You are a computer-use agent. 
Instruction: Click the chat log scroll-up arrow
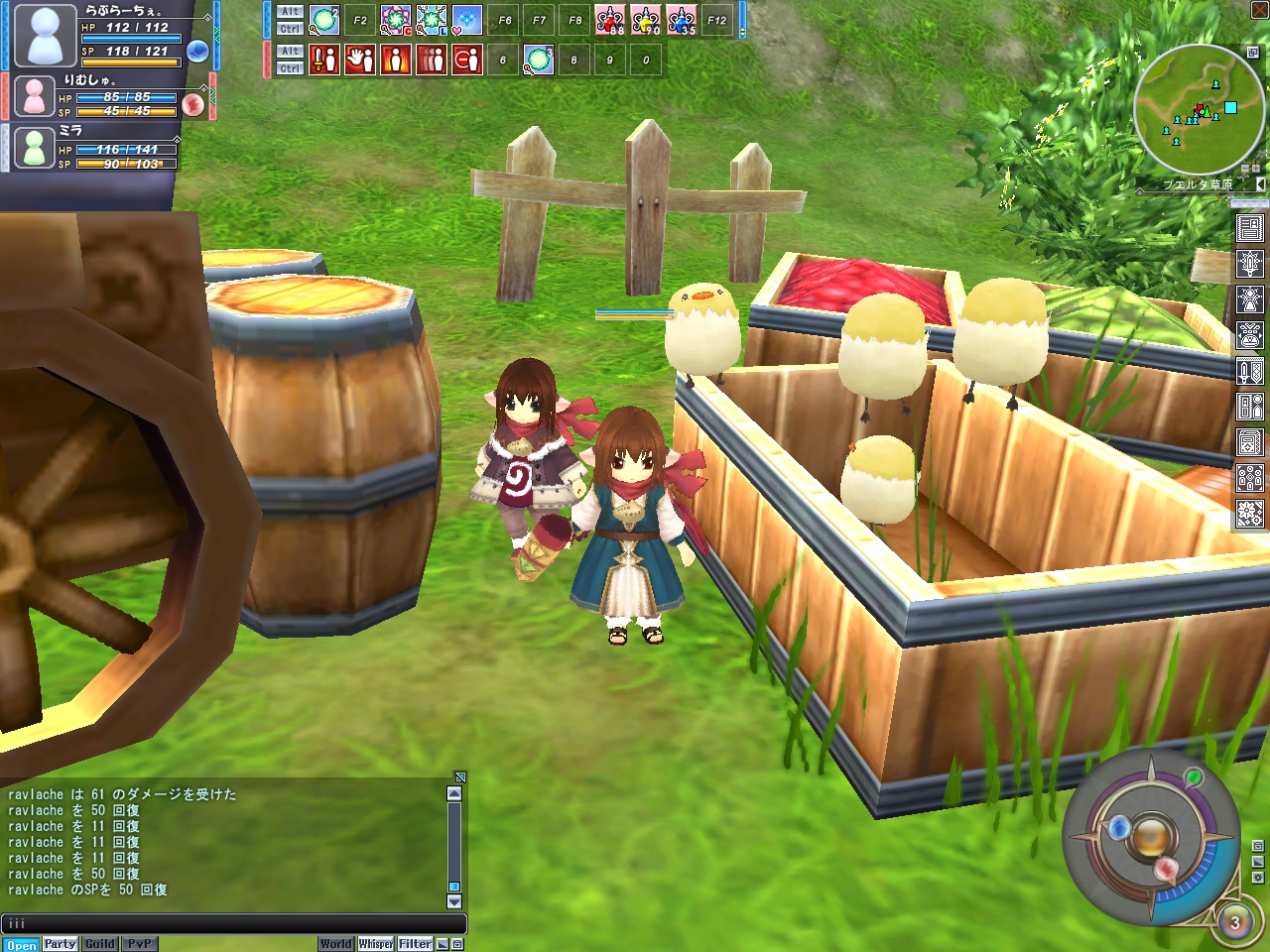454,793
